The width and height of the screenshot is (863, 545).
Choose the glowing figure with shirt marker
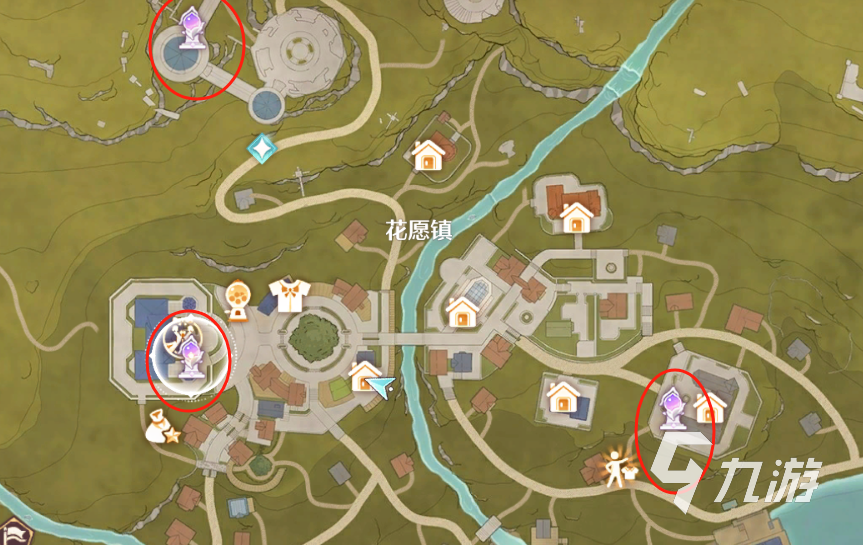(x=616, y=466)
